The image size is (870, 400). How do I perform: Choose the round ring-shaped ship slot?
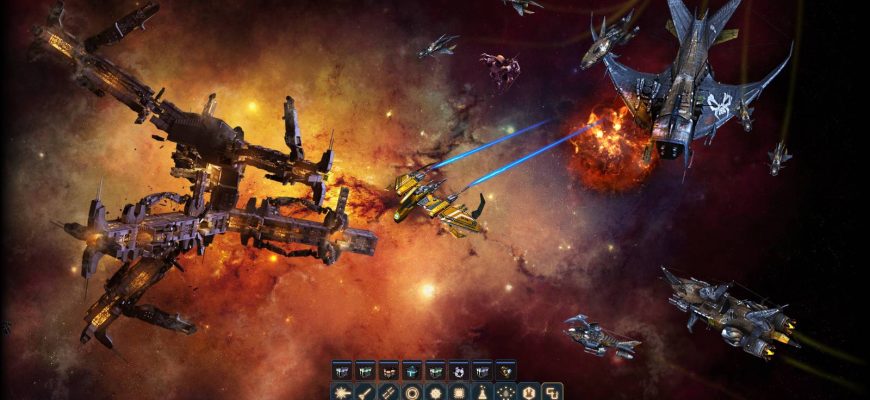(459, 370)
